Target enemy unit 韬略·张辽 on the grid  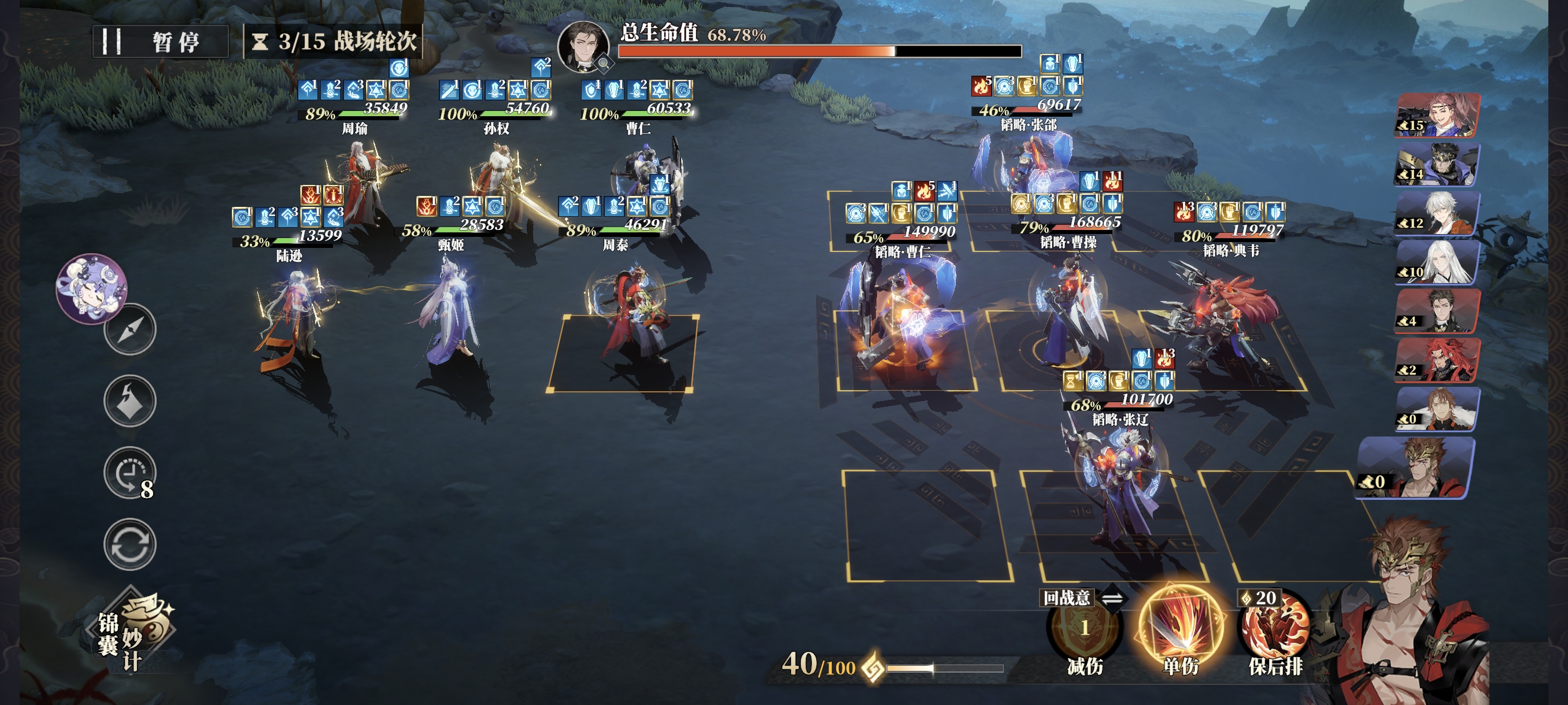[1114, 487]
